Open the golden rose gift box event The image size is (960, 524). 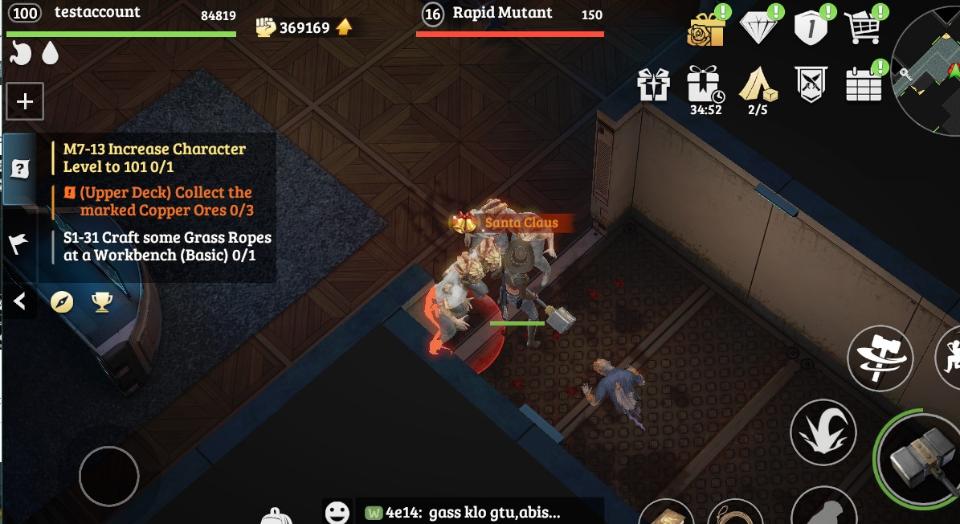pos(705,28)
